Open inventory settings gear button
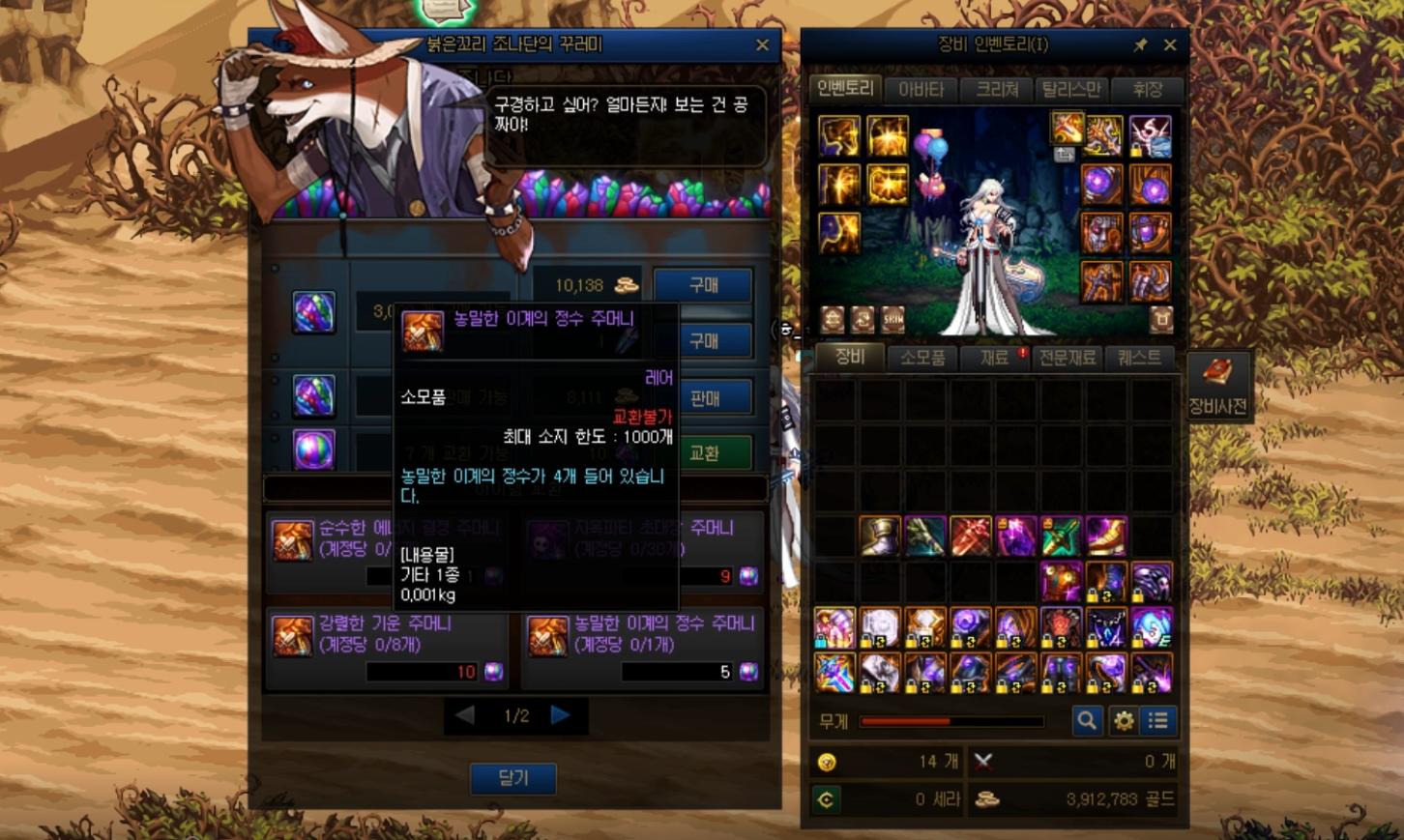Screen dimensions: 1404x840 point(1124,720)
